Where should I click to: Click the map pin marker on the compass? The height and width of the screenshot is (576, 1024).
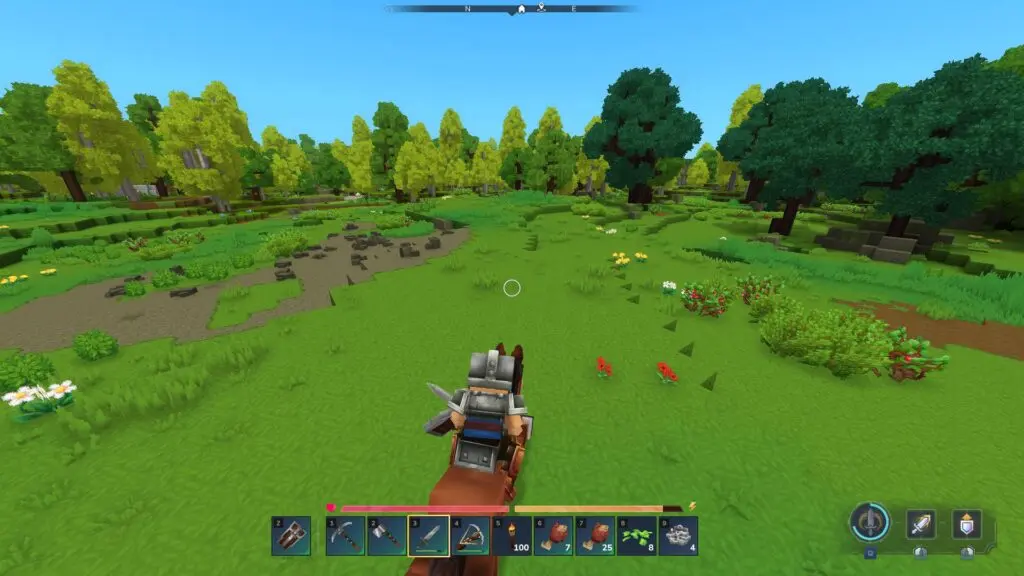coord(541,8)
